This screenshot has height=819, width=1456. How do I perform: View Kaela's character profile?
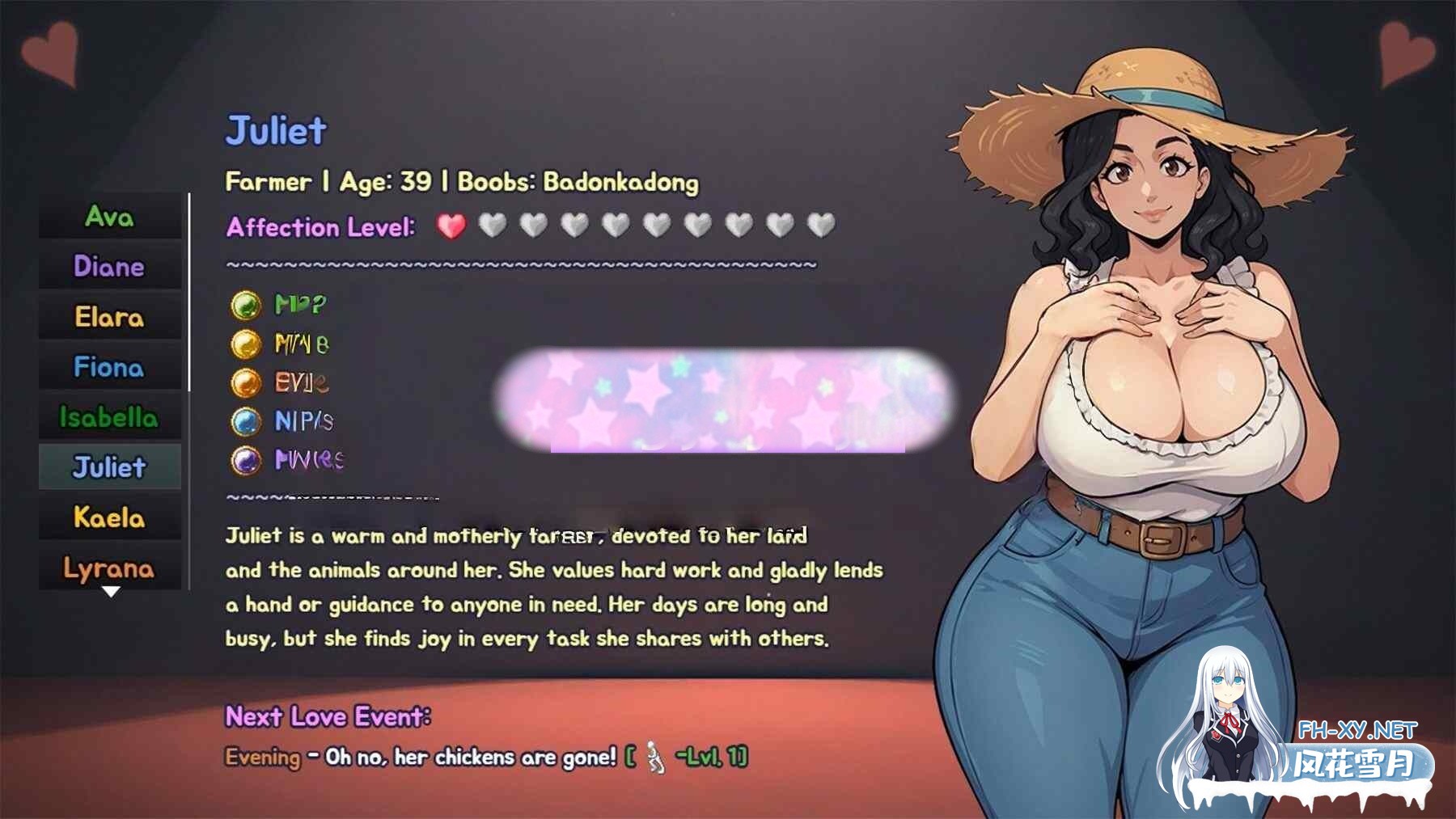point(110,517)
